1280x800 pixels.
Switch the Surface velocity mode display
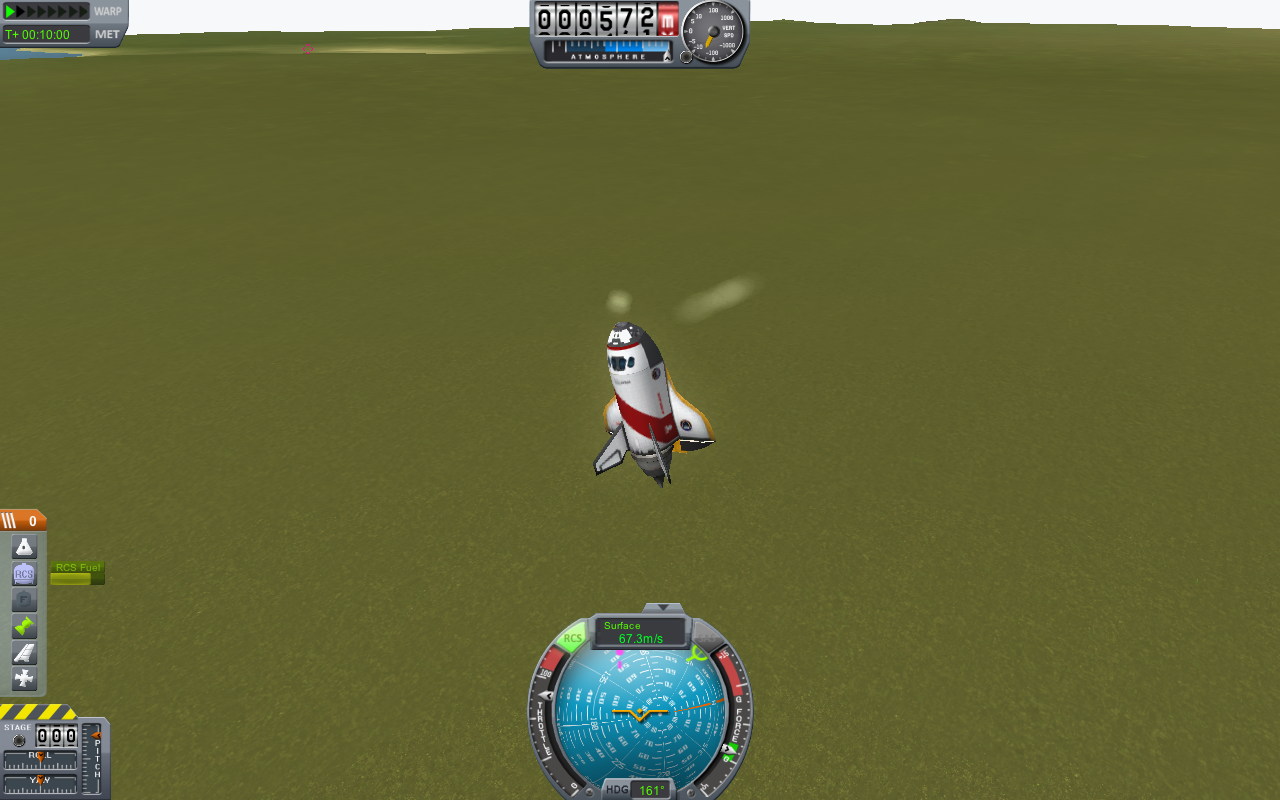638,631
